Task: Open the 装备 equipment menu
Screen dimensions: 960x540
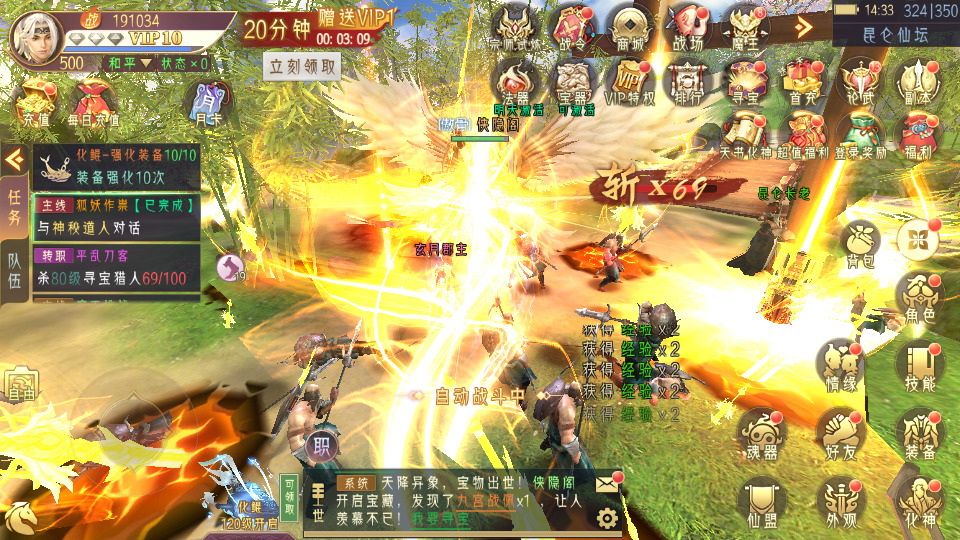Action: [x=918, y=432]
